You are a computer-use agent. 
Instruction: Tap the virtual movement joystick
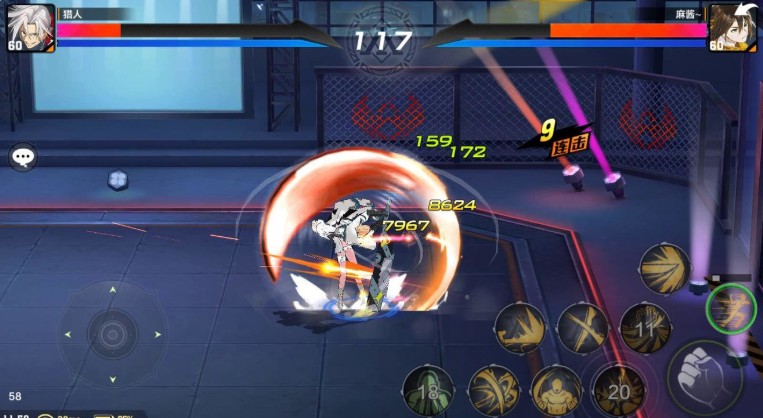[112, 330]
